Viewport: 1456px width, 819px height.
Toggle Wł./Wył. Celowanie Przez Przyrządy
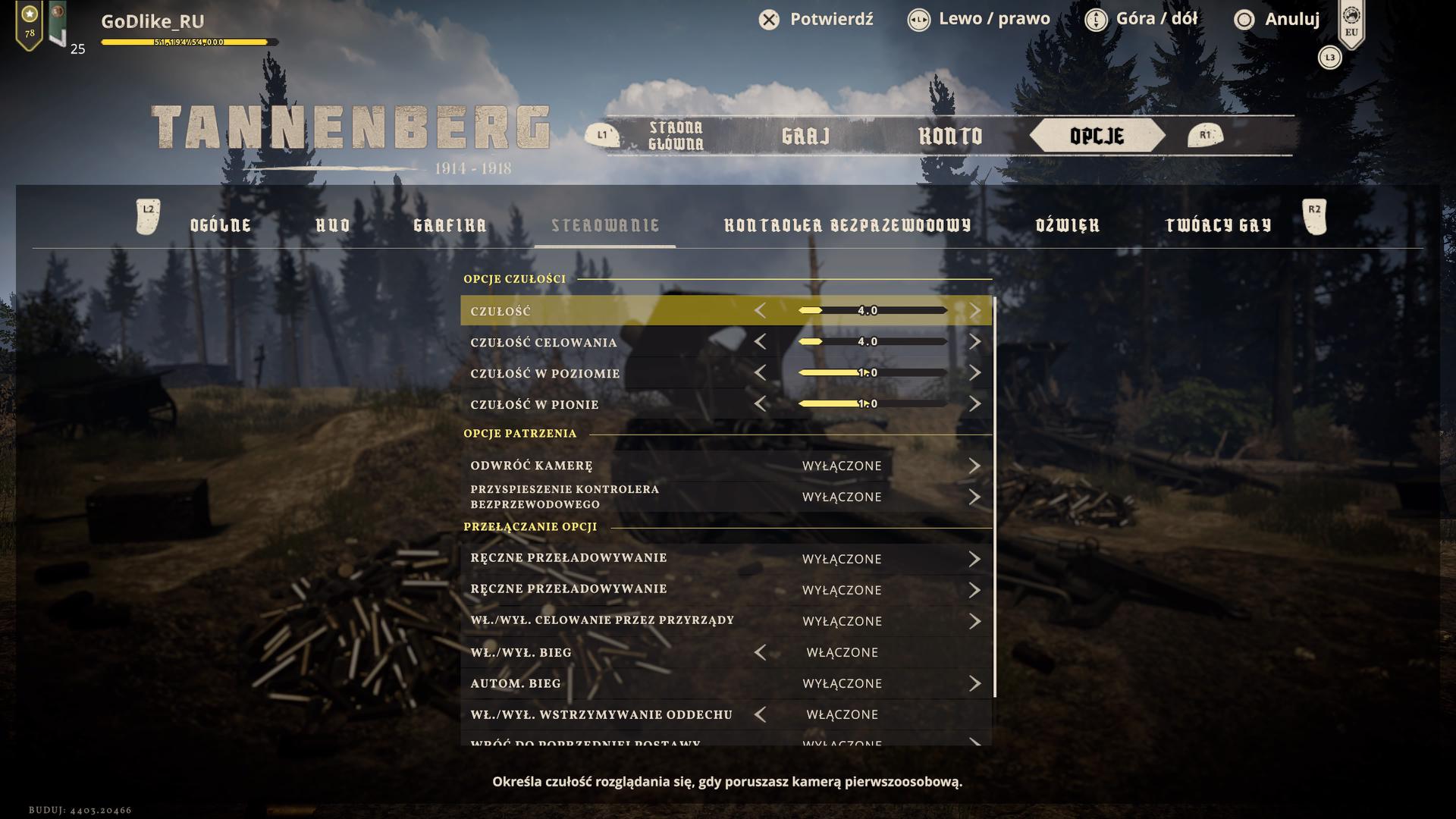pos(974,621)
